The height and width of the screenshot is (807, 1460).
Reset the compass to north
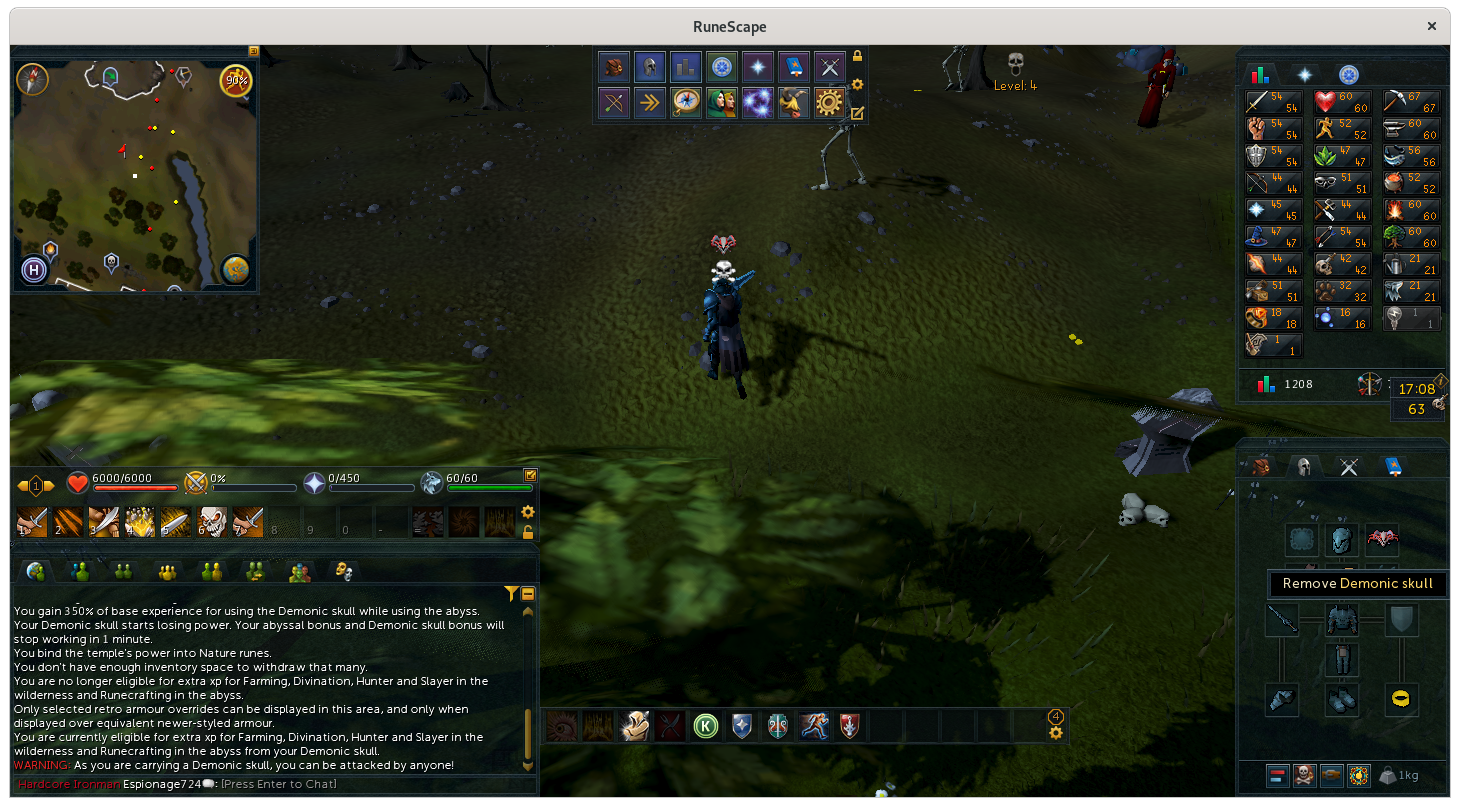click(x=32, y=78)
